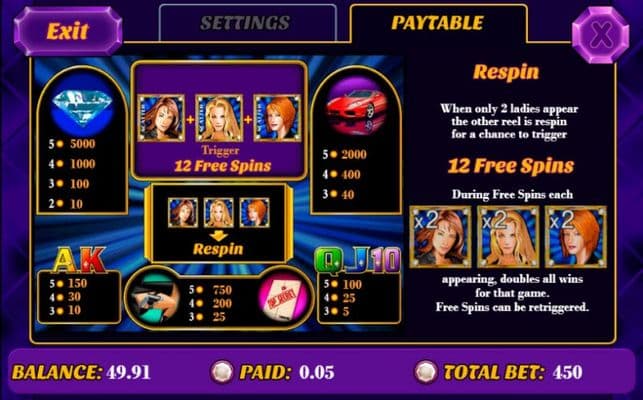
Task: Switch to the Settings tab
Action: (x=245, y=24)
